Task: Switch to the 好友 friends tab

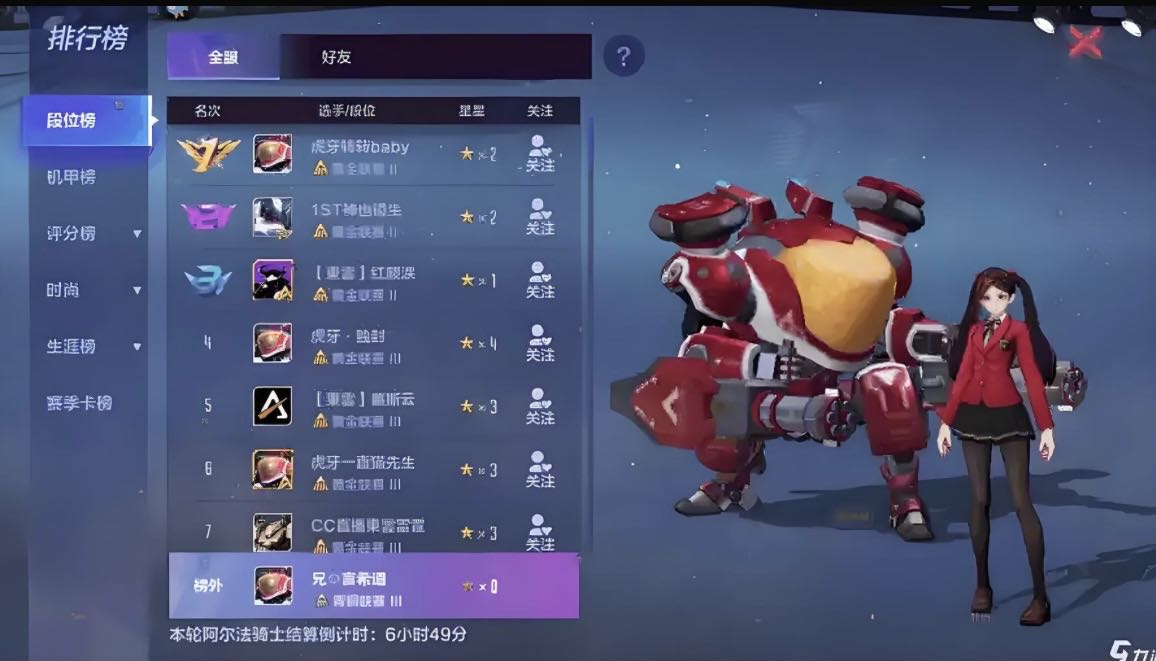Action: 336,57
